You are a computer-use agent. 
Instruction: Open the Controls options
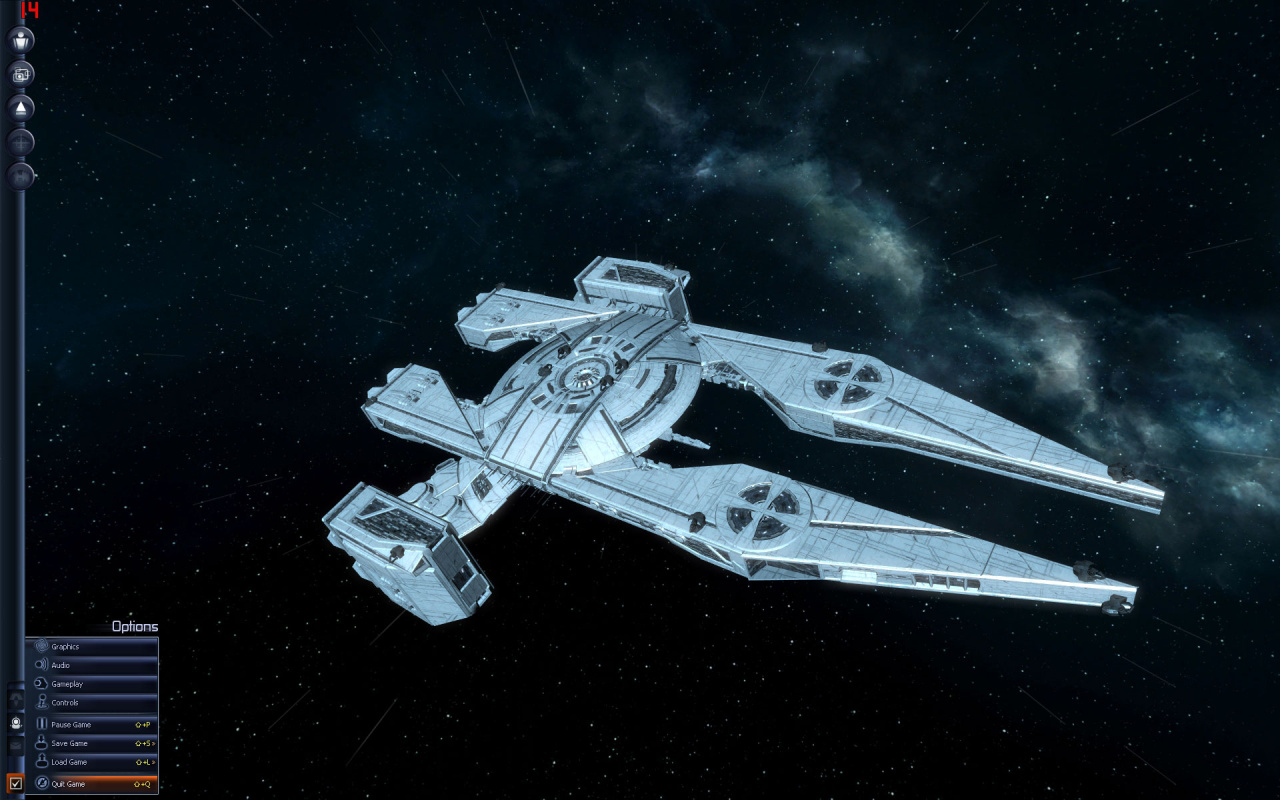[92, 703]
